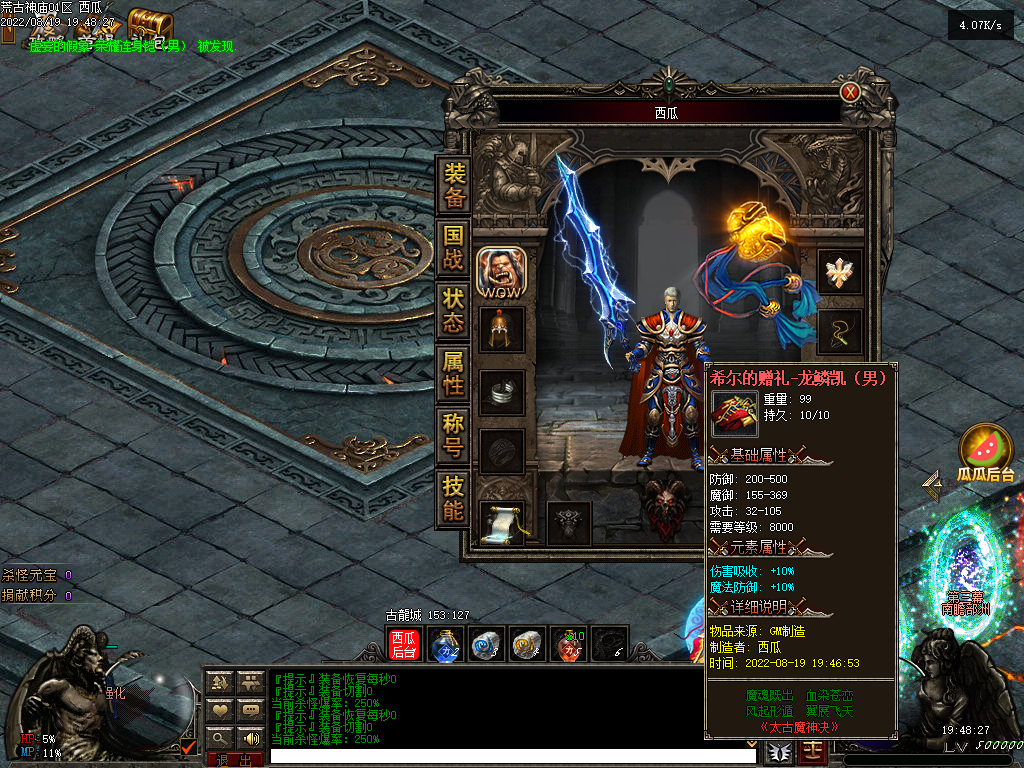1024x768 pixels.
Task: Close the 西瓜 character panel
Action: click(x=850, y=92)
